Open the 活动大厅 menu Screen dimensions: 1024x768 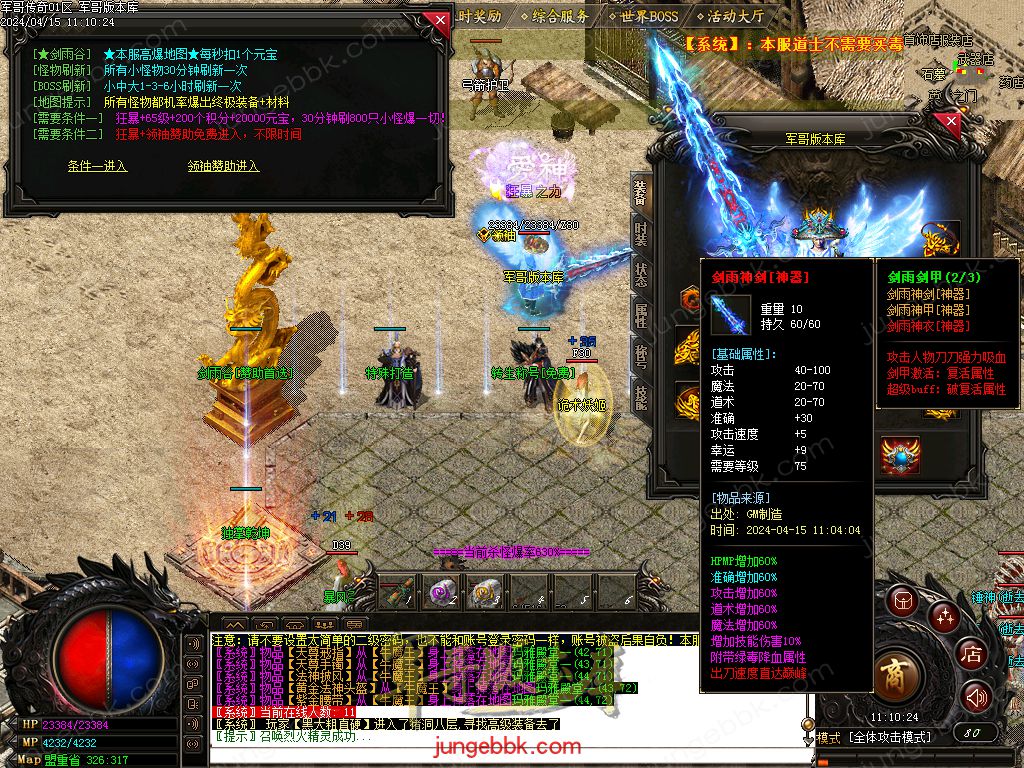point(735,16)
